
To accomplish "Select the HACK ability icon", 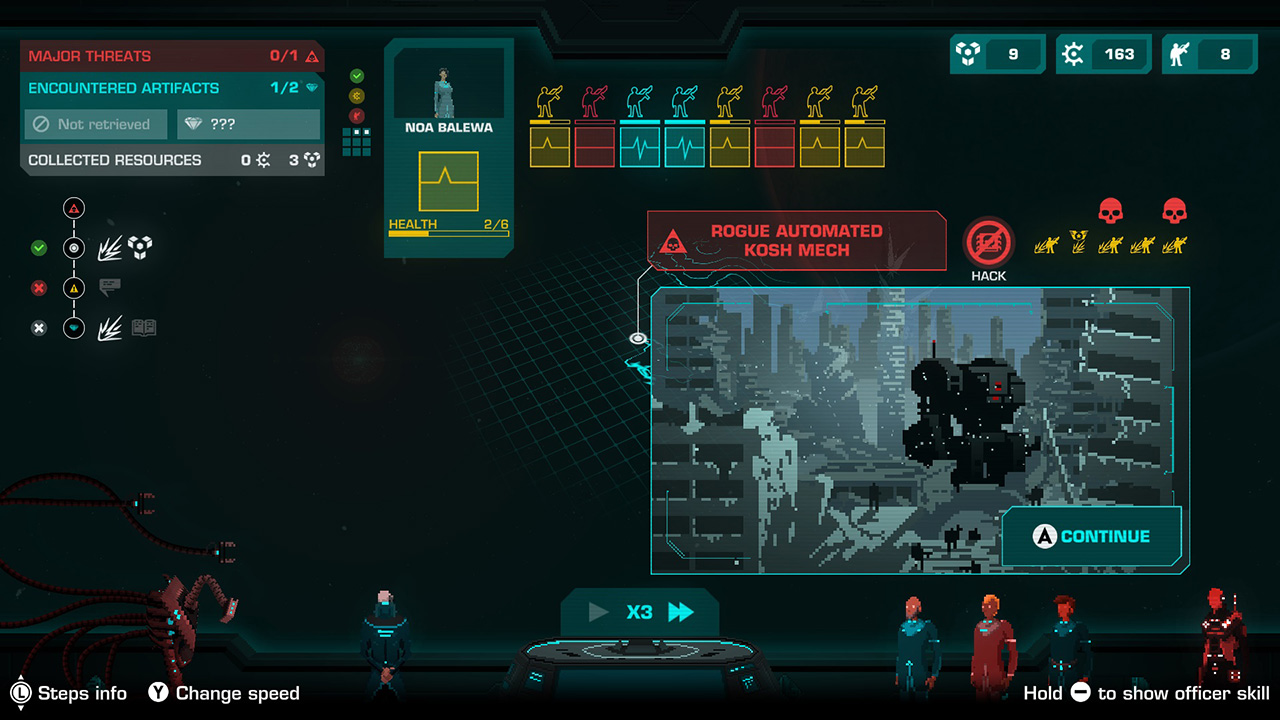I will point(987,243).
